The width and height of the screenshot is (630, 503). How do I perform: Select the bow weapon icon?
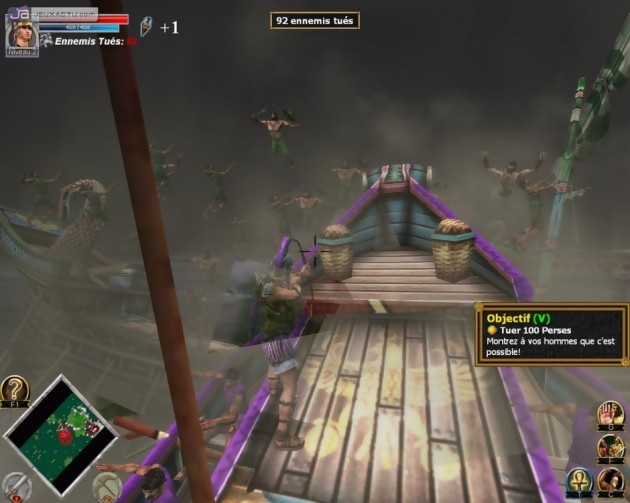[106, 485]
